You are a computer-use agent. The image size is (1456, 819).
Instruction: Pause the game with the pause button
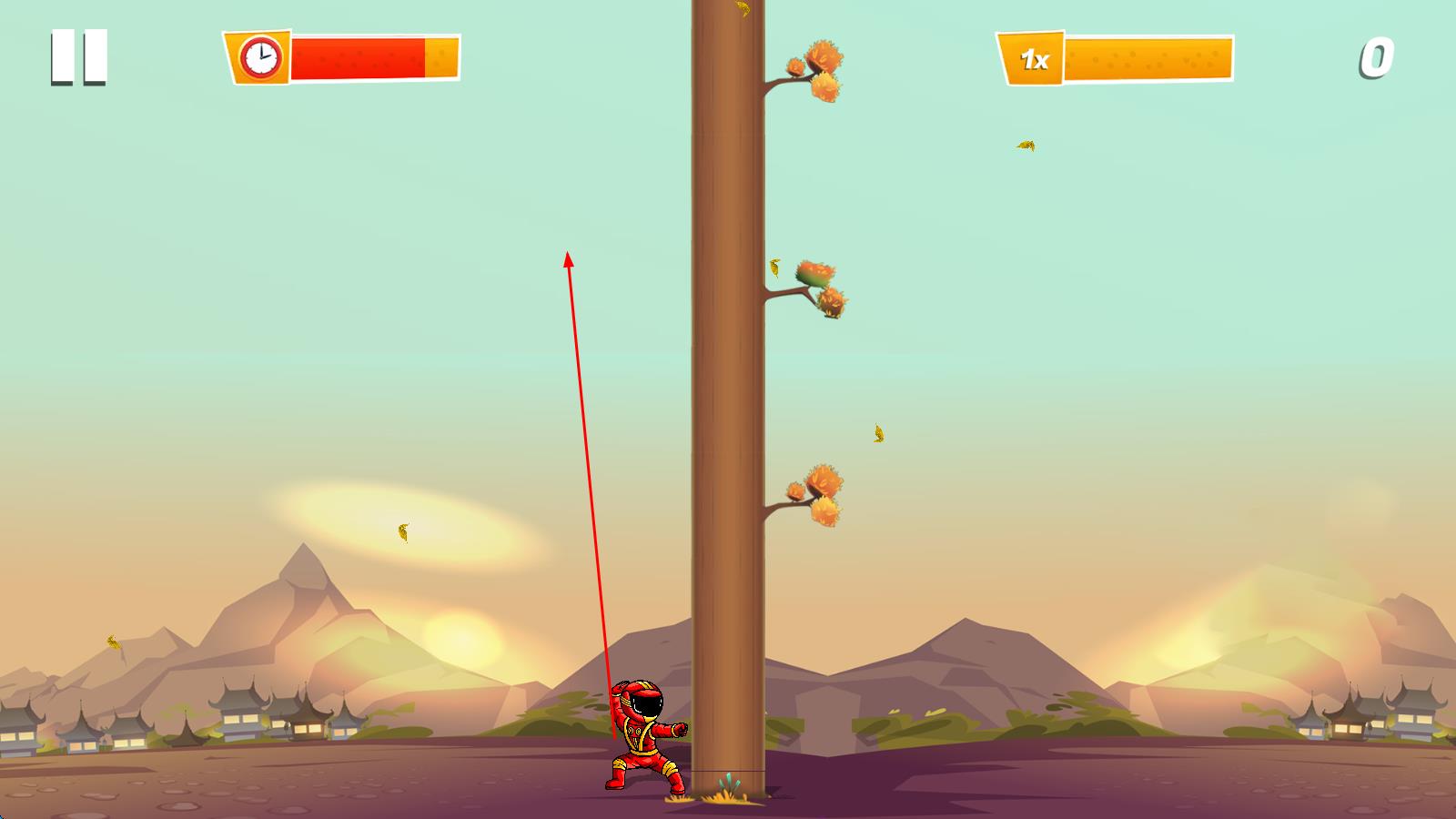(x=79, y=57)
